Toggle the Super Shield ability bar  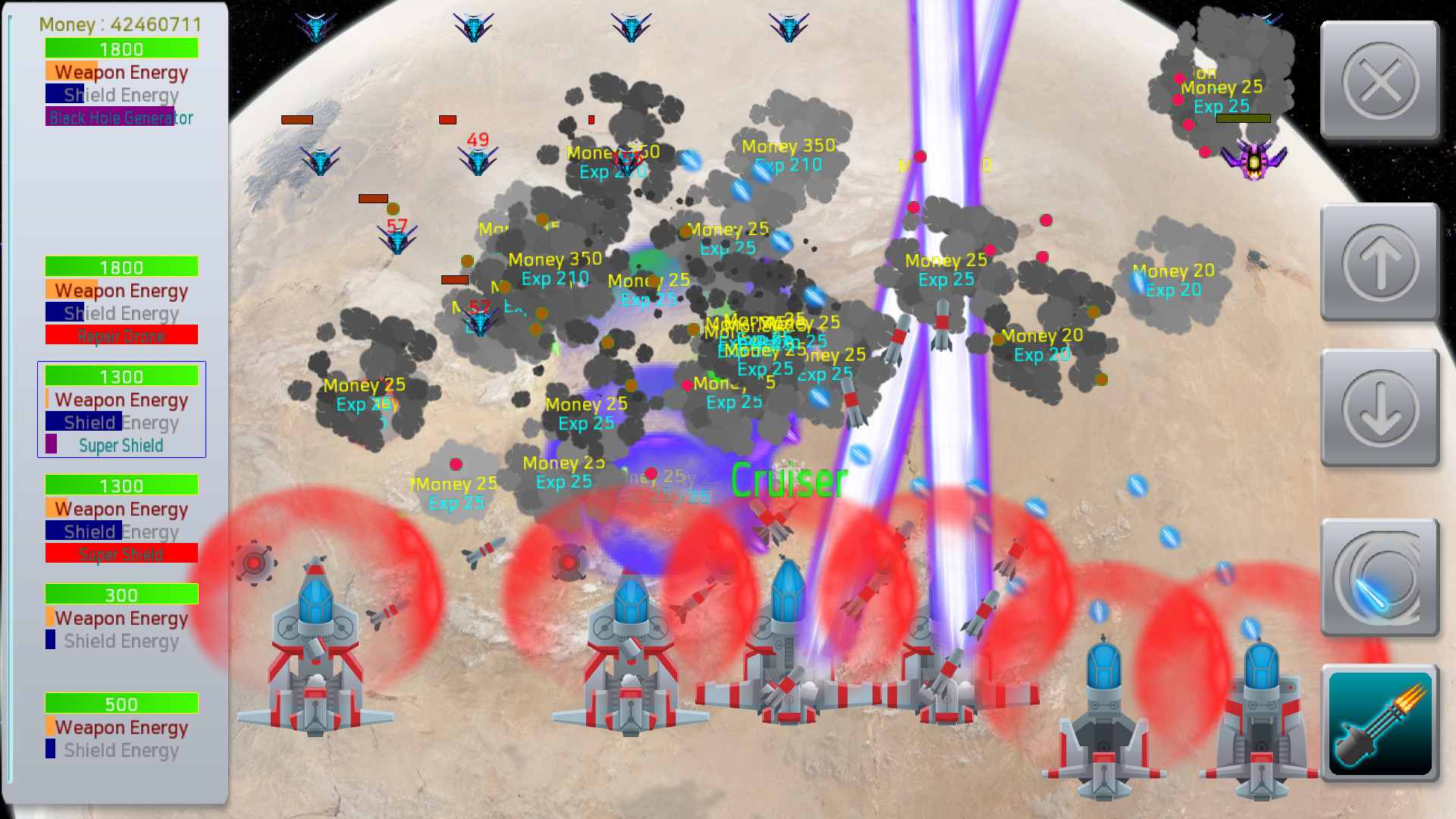tap(121, 446)
